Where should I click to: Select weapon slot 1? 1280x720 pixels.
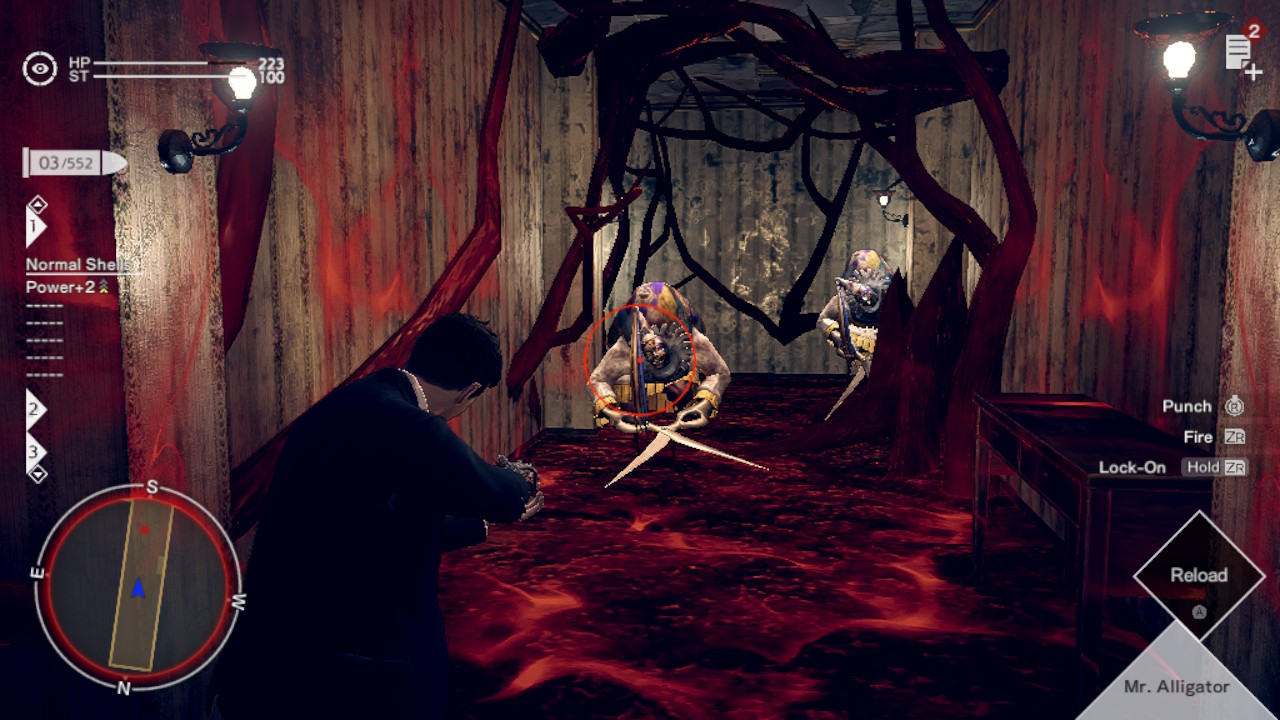[x=35, y=229]
